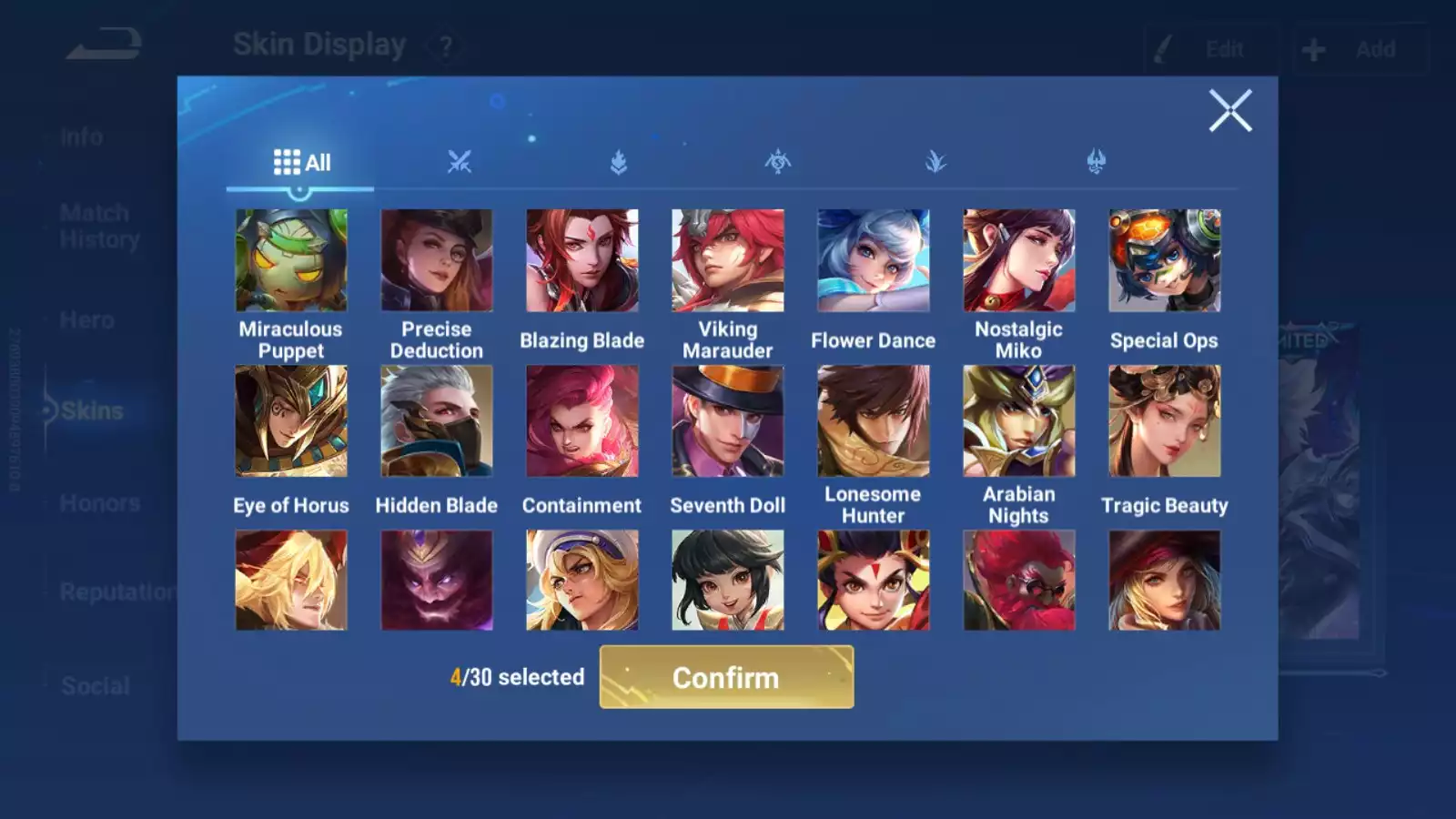Choose the Flower Dance skin
1456x819 pixels.
tap(874, 261)
